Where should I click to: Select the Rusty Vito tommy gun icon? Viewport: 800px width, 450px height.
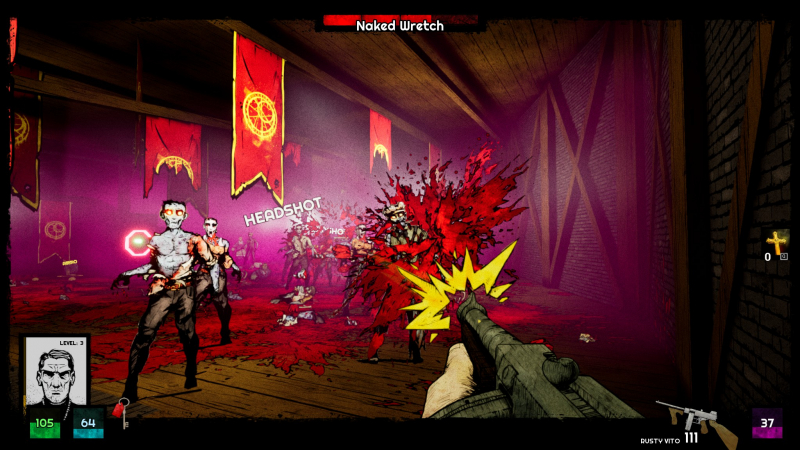coord(683,416)
